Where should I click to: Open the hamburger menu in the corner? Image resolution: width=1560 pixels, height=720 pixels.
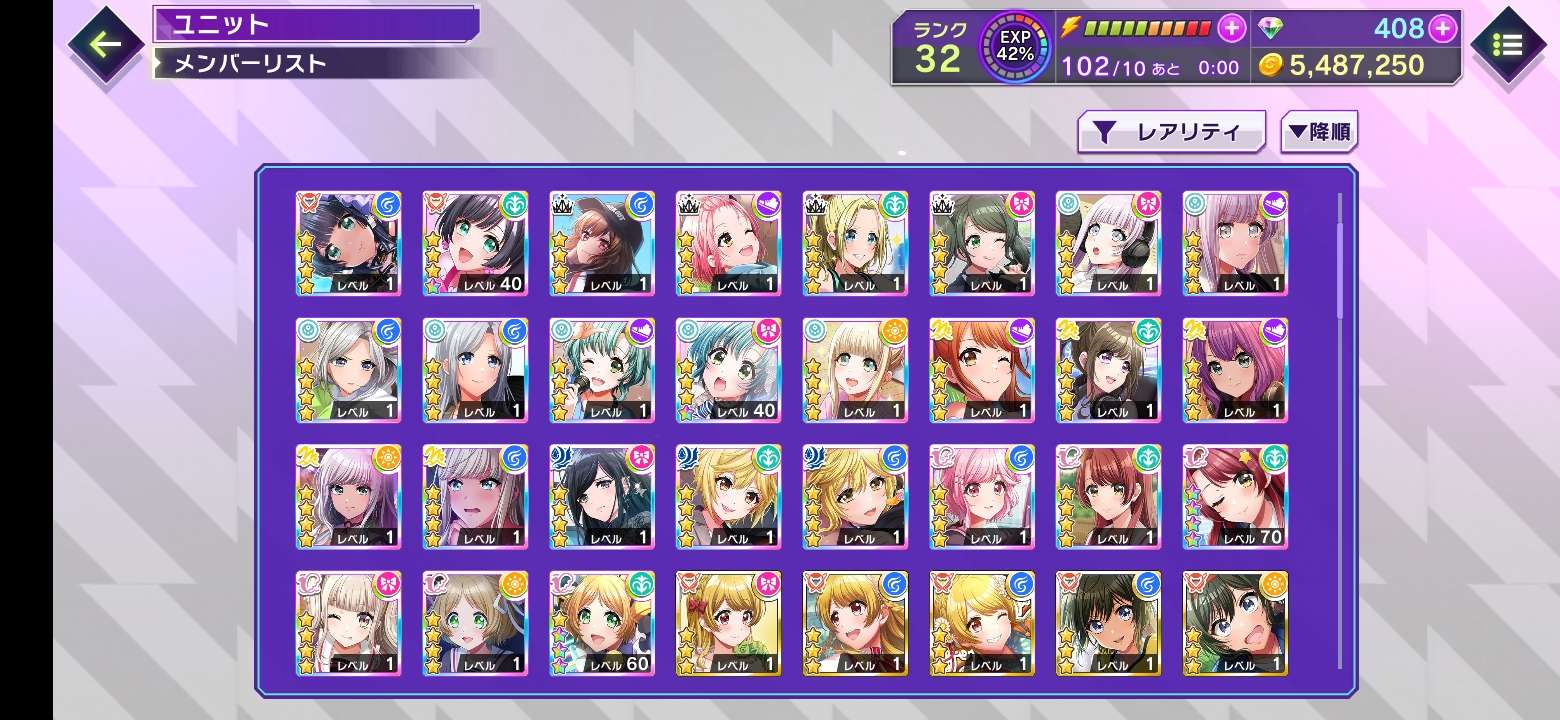(1507, 45)
